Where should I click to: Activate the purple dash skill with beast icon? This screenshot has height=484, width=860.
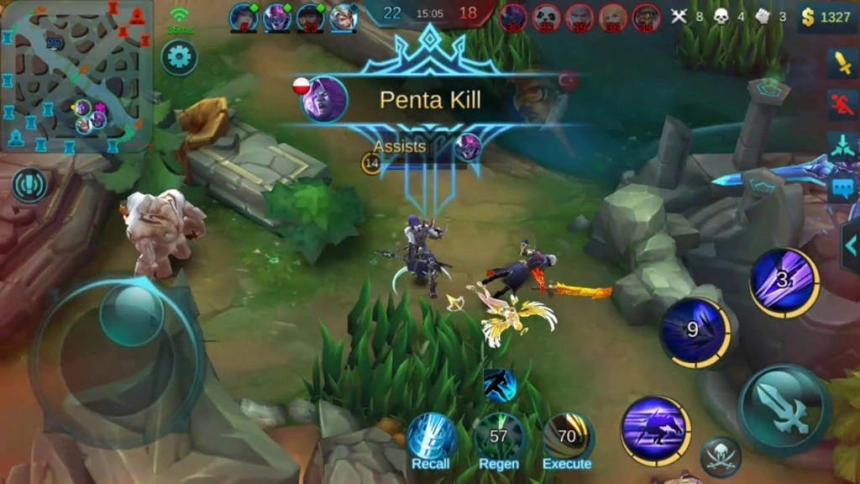click(x=655, y=431)
